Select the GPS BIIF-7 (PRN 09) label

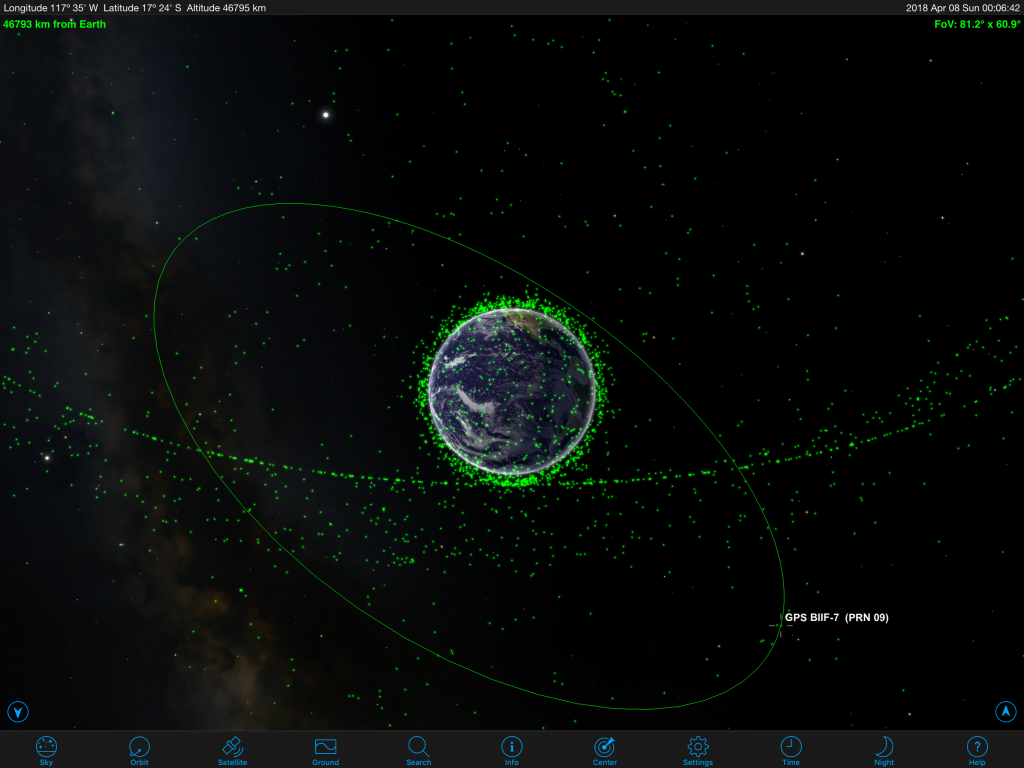[x=836, y=618]
